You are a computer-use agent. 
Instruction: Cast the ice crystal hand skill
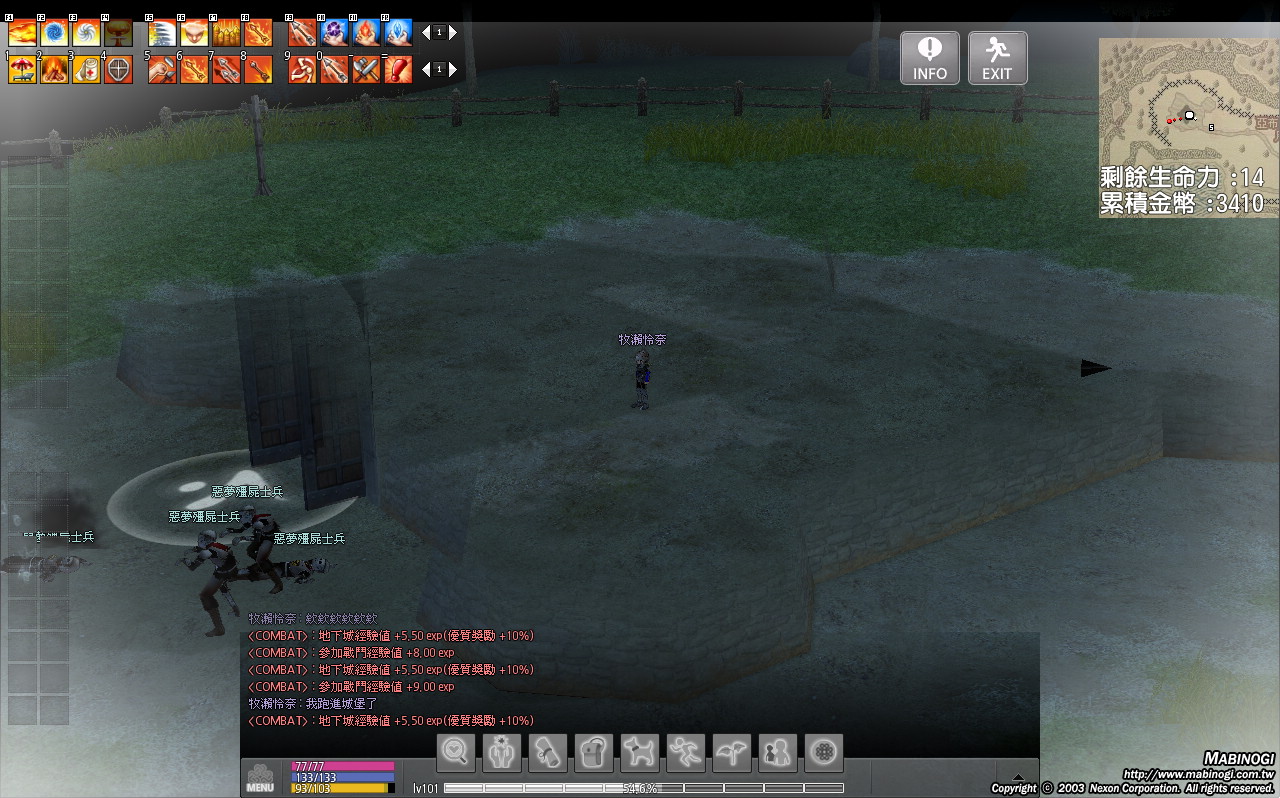pos(398,34)
